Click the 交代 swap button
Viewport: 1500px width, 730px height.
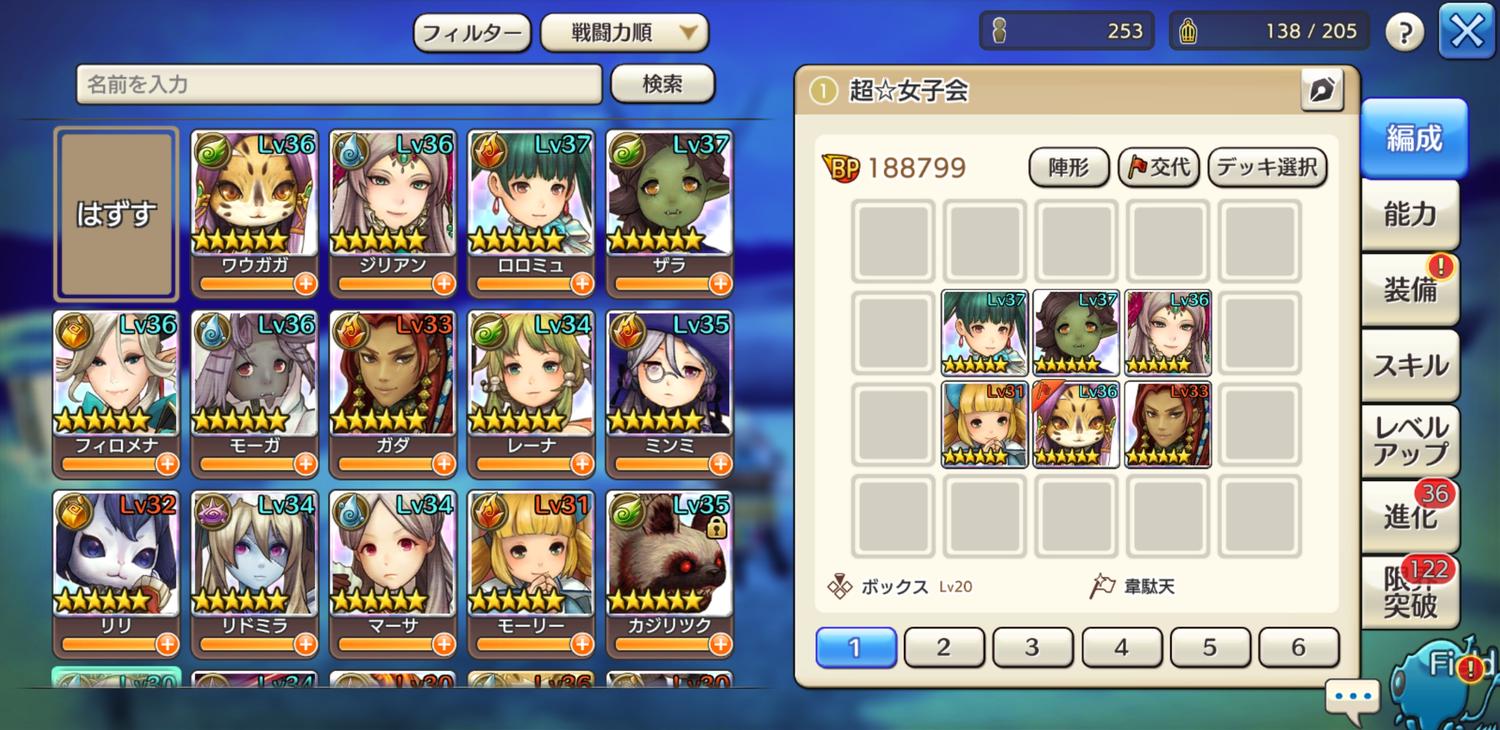(1158, 167)
